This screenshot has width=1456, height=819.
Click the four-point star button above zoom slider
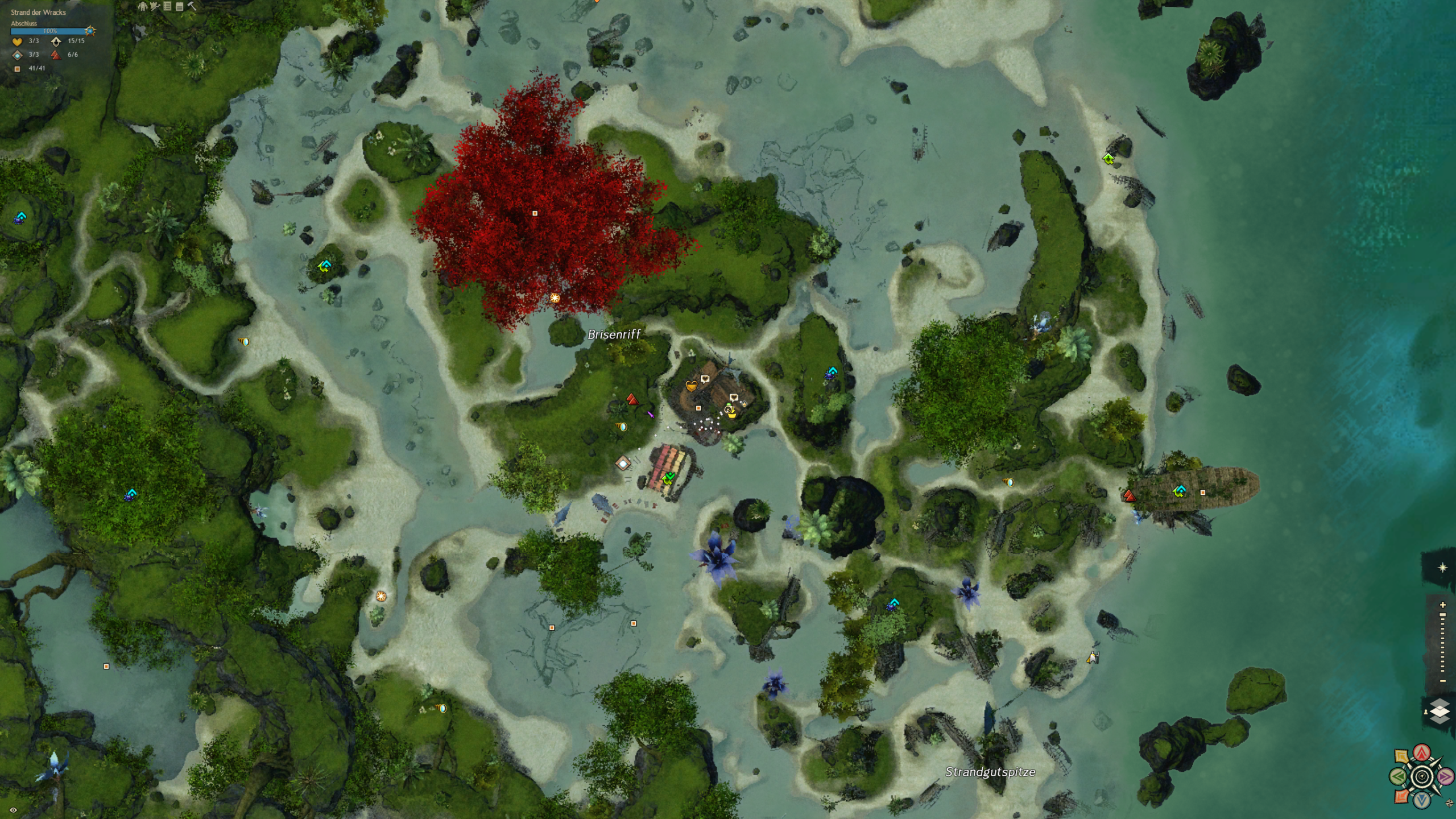(x=1442, y=568)
